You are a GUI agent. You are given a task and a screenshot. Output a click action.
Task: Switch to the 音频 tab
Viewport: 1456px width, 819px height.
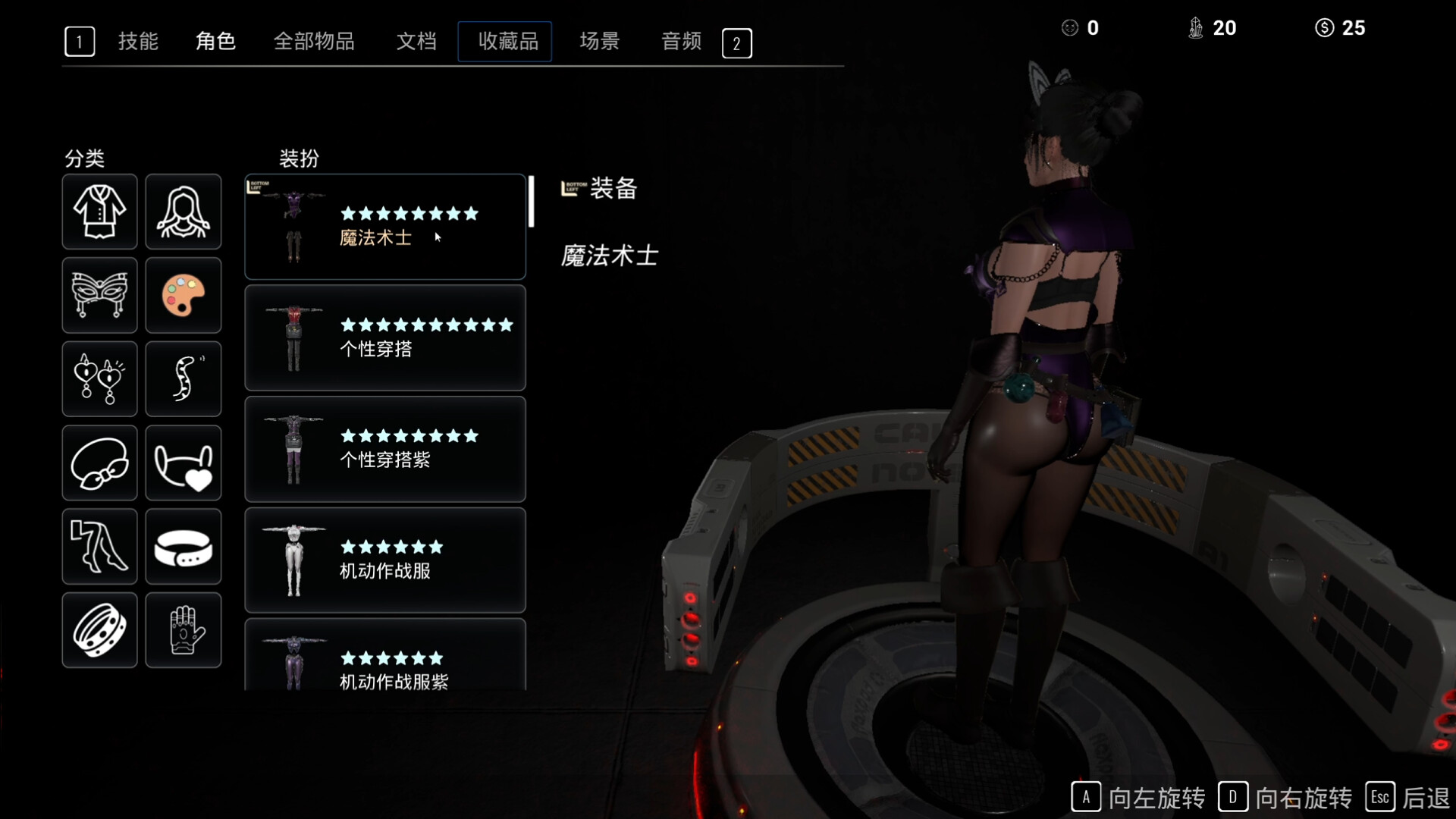680,42
